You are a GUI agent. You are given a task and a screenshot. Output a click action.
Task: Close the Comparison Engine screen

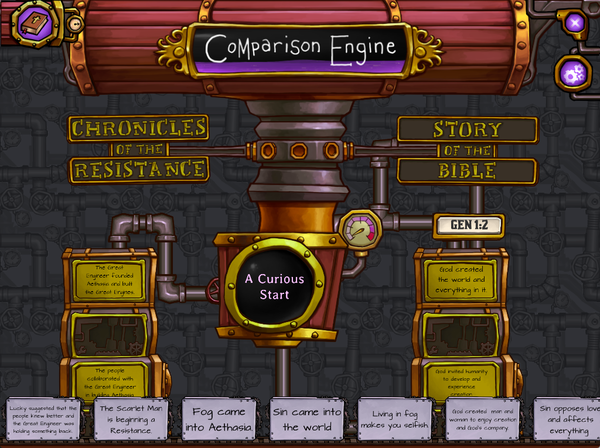(574, 22)
